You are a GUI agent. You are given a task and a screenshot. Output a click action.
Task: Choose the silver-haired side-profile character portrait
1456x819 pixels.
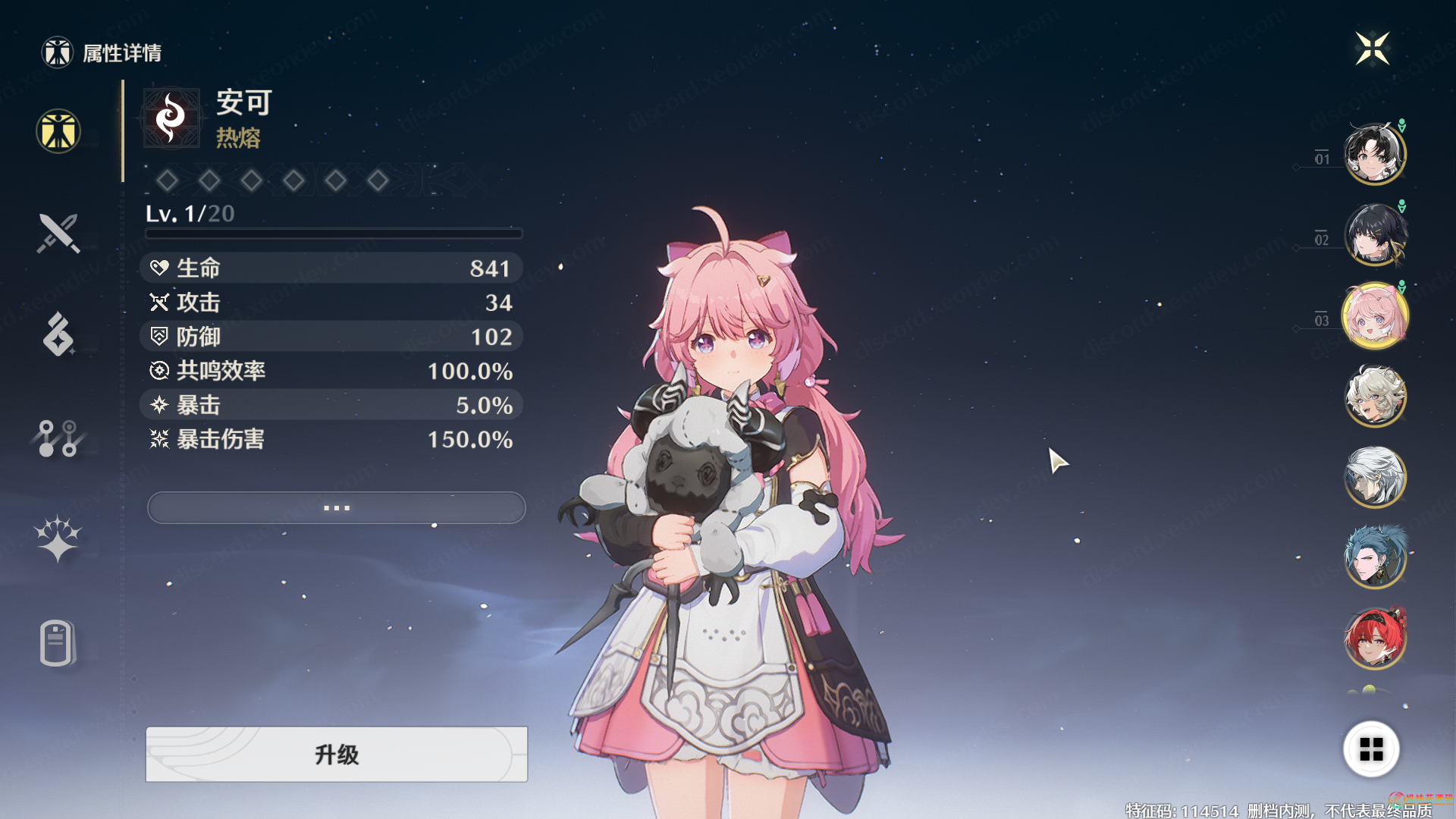(x=1374, y=477)
